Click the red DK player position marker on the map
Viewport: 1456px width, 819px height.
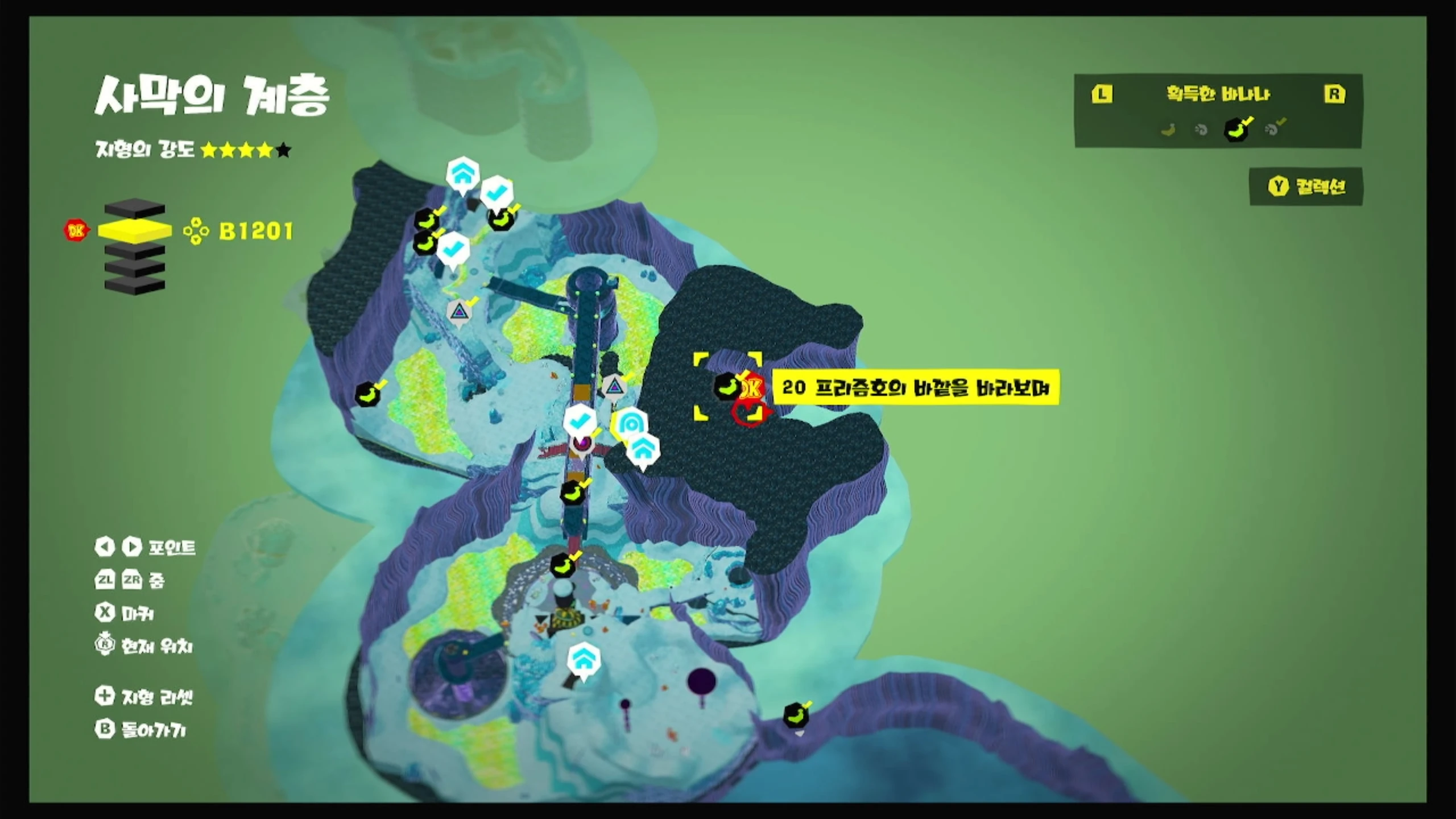click(752, 388)
